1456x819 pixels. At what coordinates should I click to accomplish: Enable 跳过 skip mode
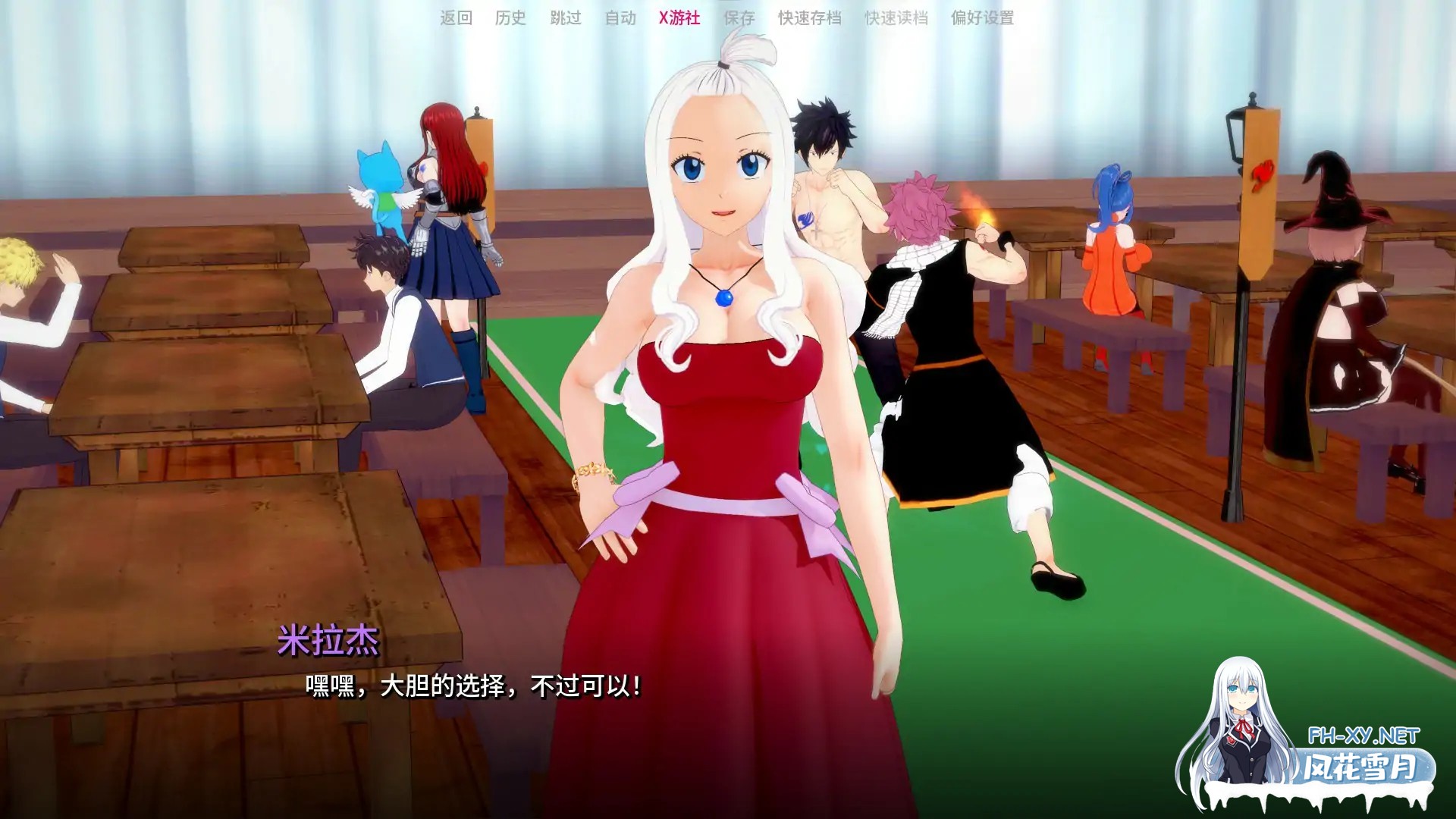566,19
